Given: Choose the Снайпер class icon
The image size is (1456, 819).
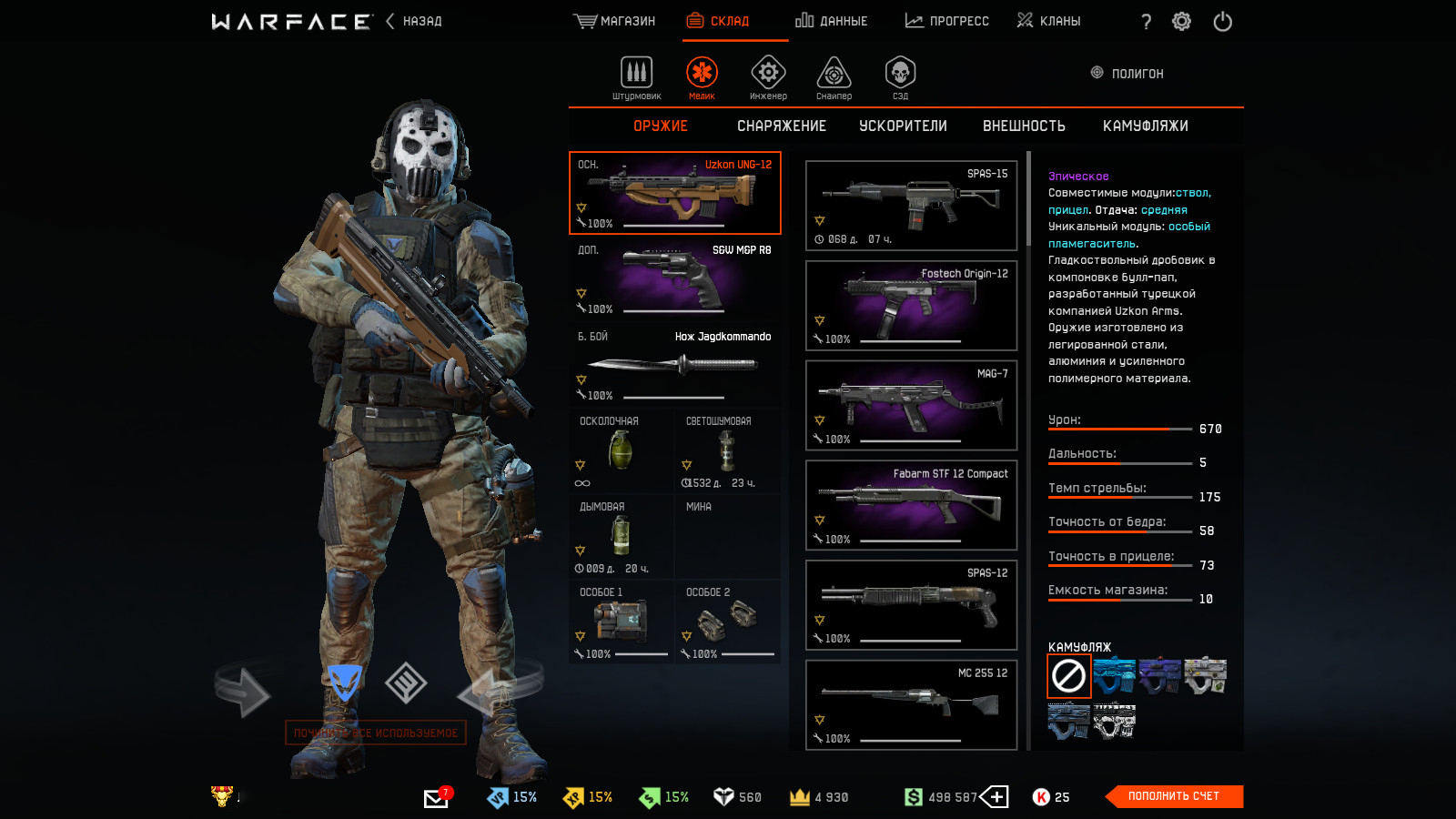Looking at the screenshot, I should tap(834, 77).
